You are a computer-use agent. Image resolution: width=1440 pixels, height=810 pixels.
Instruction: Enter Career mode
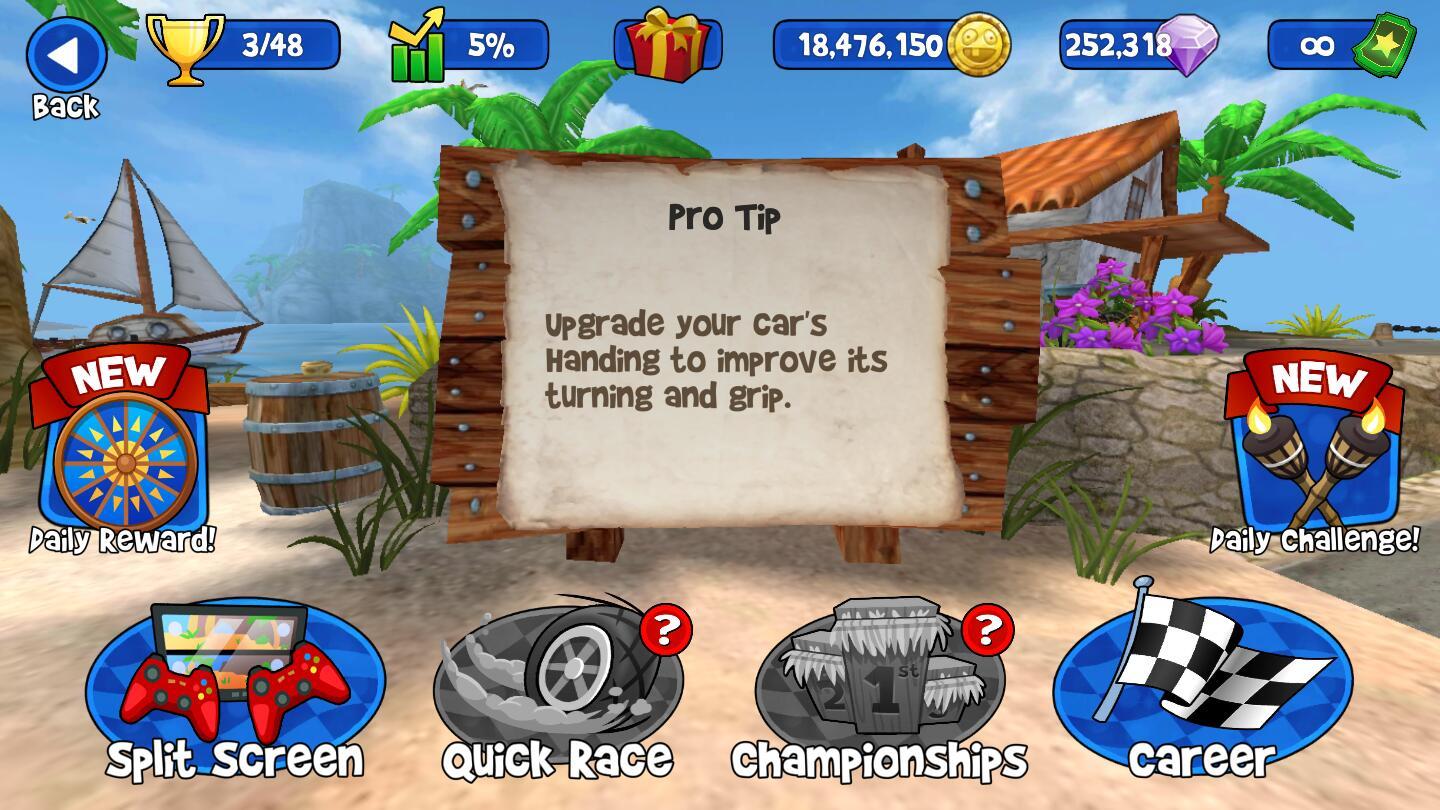[x=1202, y=690]
